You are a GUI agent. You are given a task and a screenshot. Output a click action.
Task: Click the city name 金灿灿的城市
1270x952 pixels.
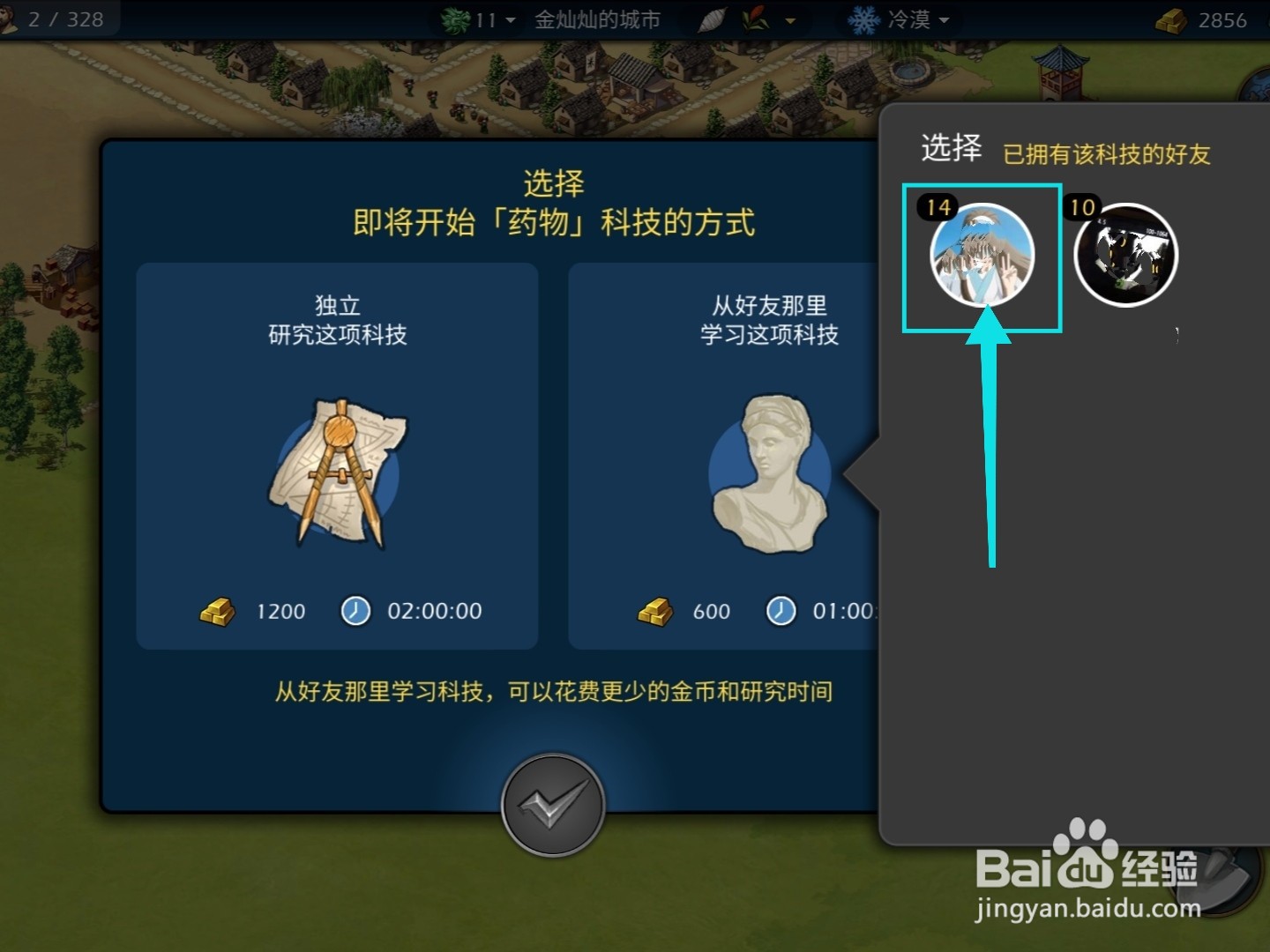pos(595,19)
